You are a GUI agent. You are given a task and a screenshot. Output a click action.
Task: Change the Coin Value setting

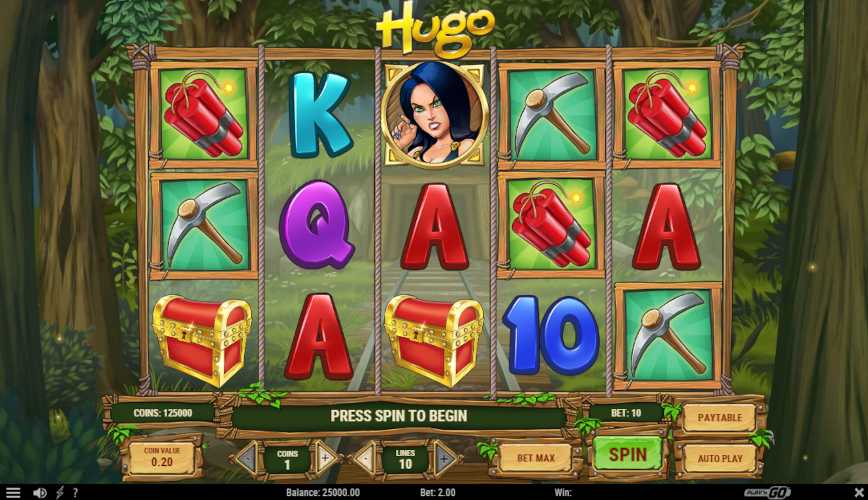coord(160,456)
